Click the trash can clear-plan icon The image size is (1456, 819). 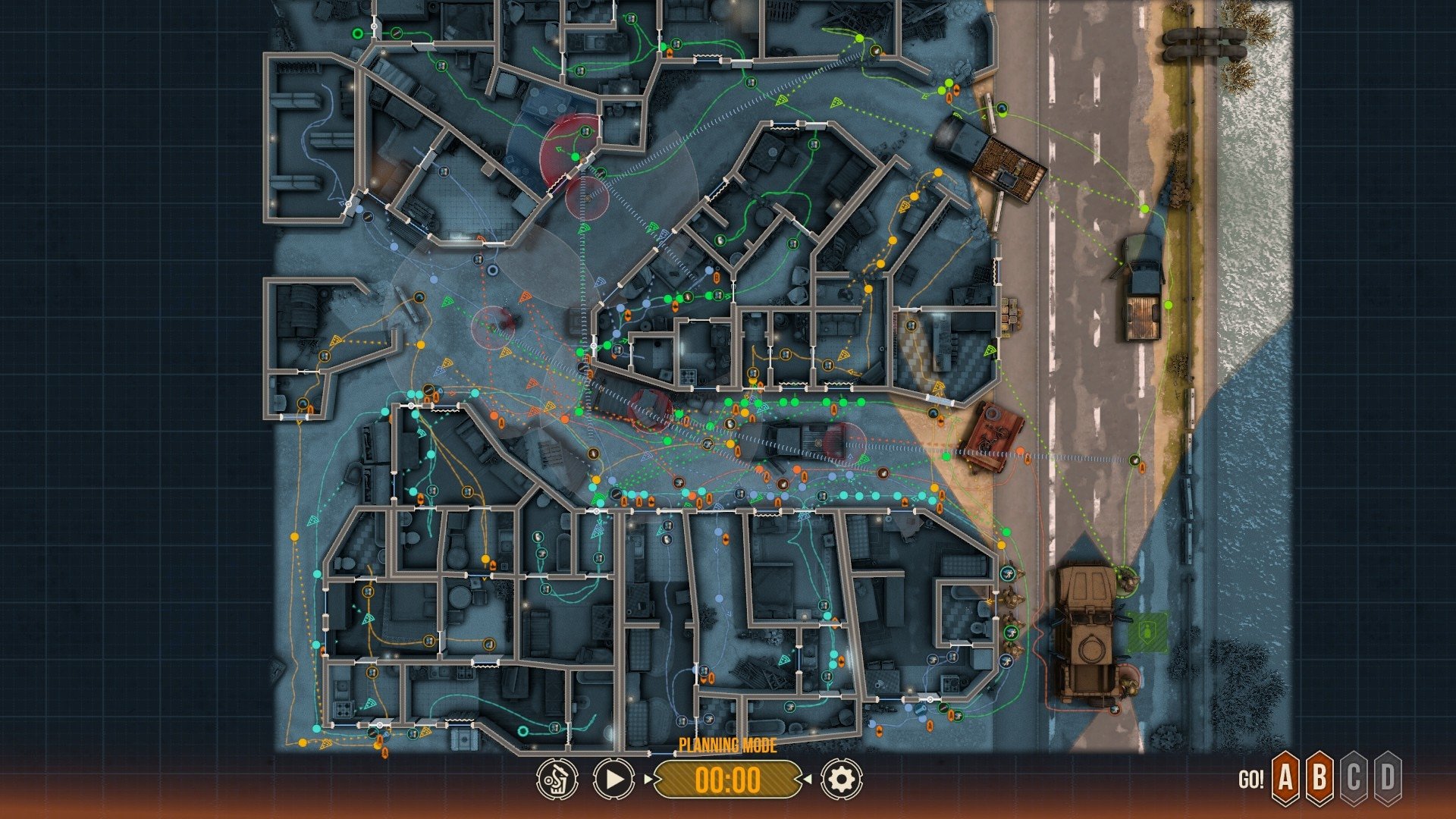coord(557,779)
